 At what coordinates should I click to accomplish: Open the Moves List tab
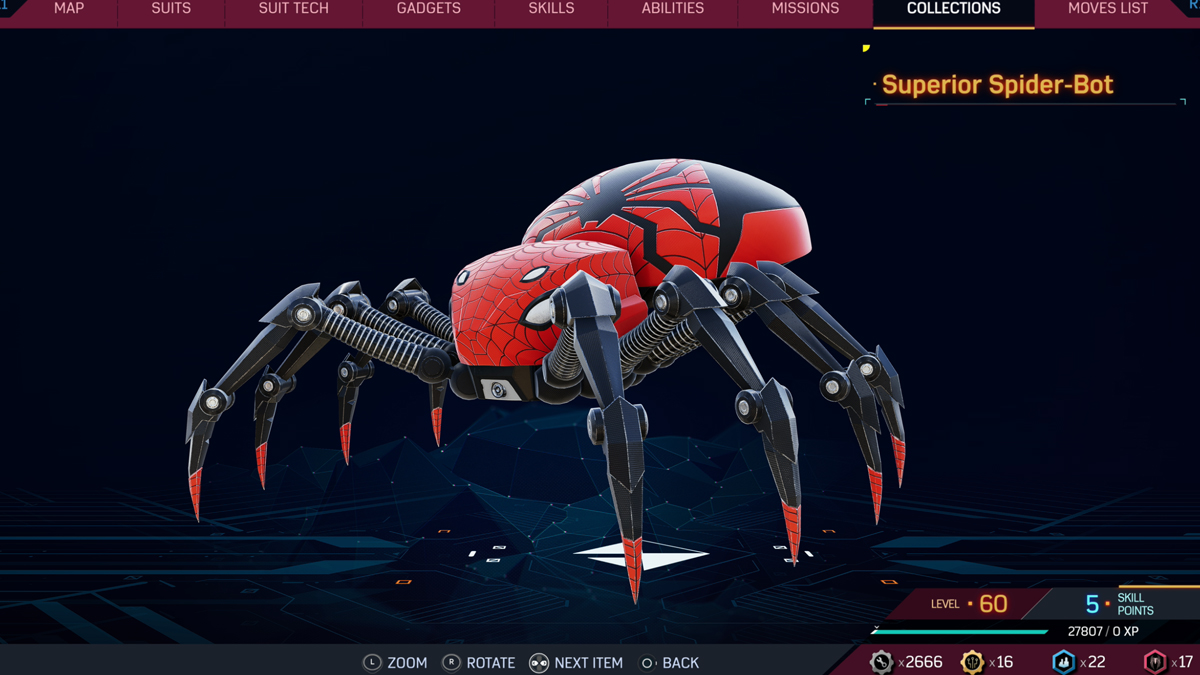[x=1108, y=9]
